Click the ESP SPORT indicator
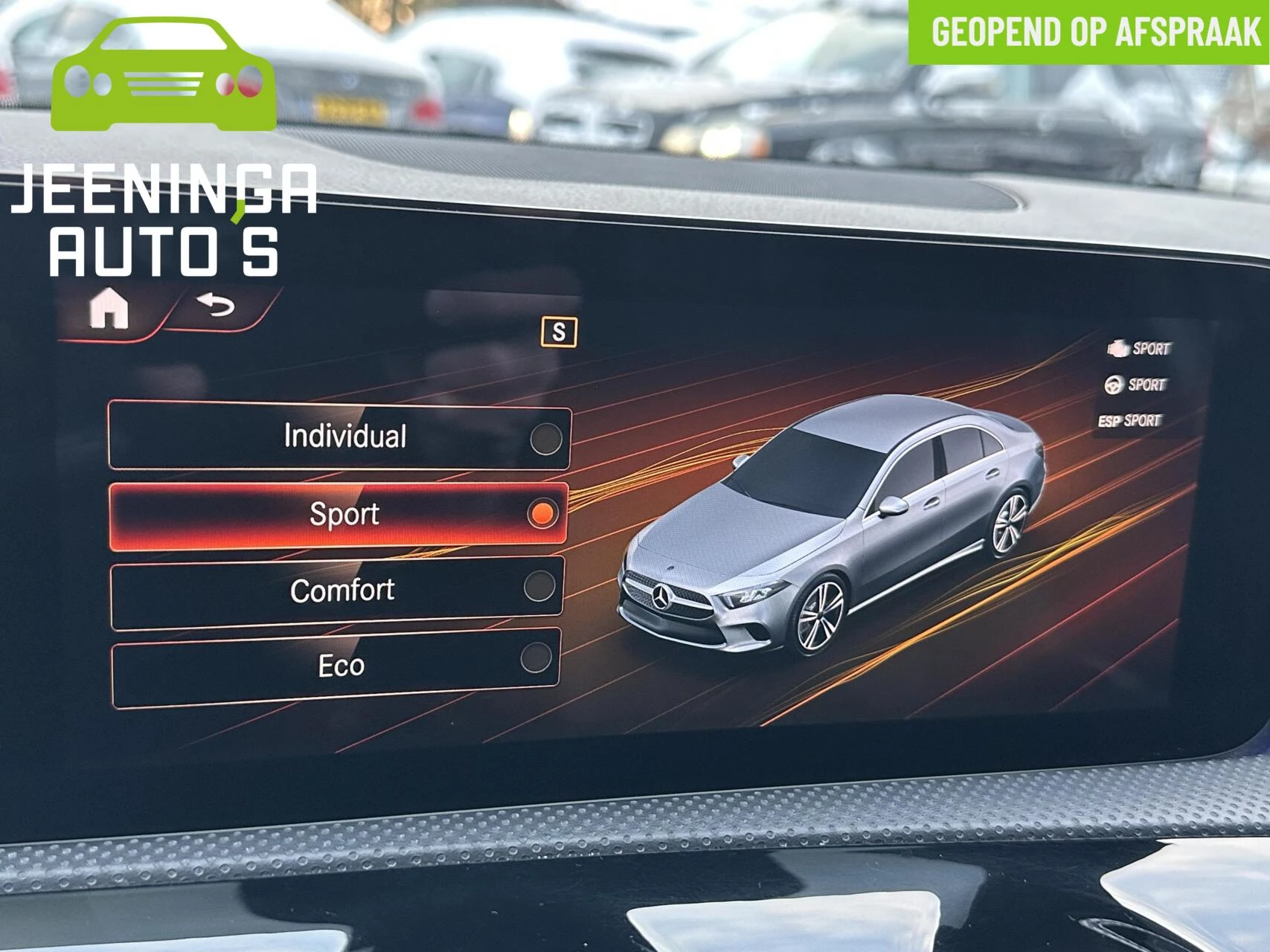 click(x=1130, y=419)
